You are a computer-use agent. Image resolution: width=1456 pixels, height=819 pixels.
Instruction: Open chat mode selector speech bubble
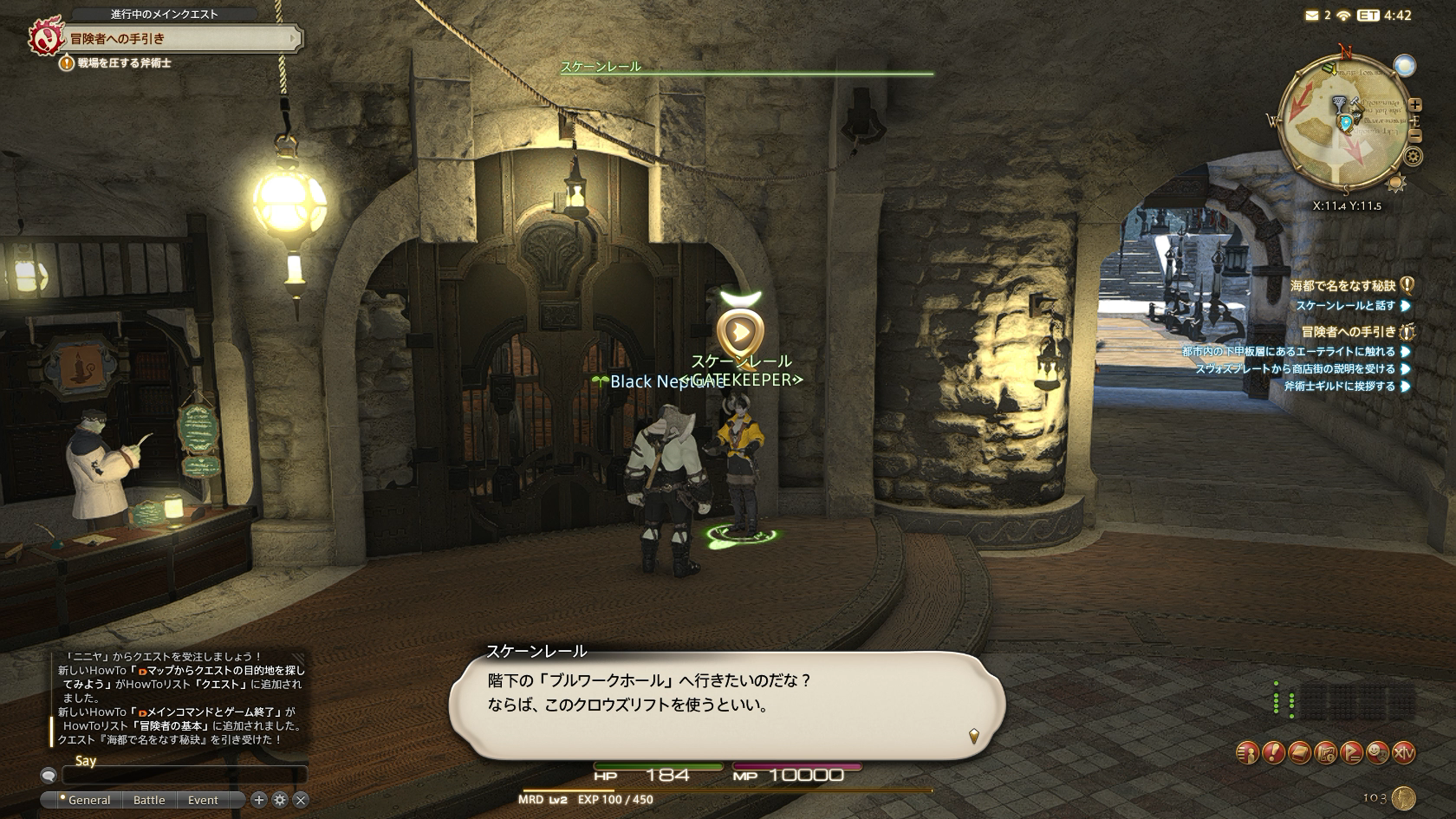[x=49, y=776]
